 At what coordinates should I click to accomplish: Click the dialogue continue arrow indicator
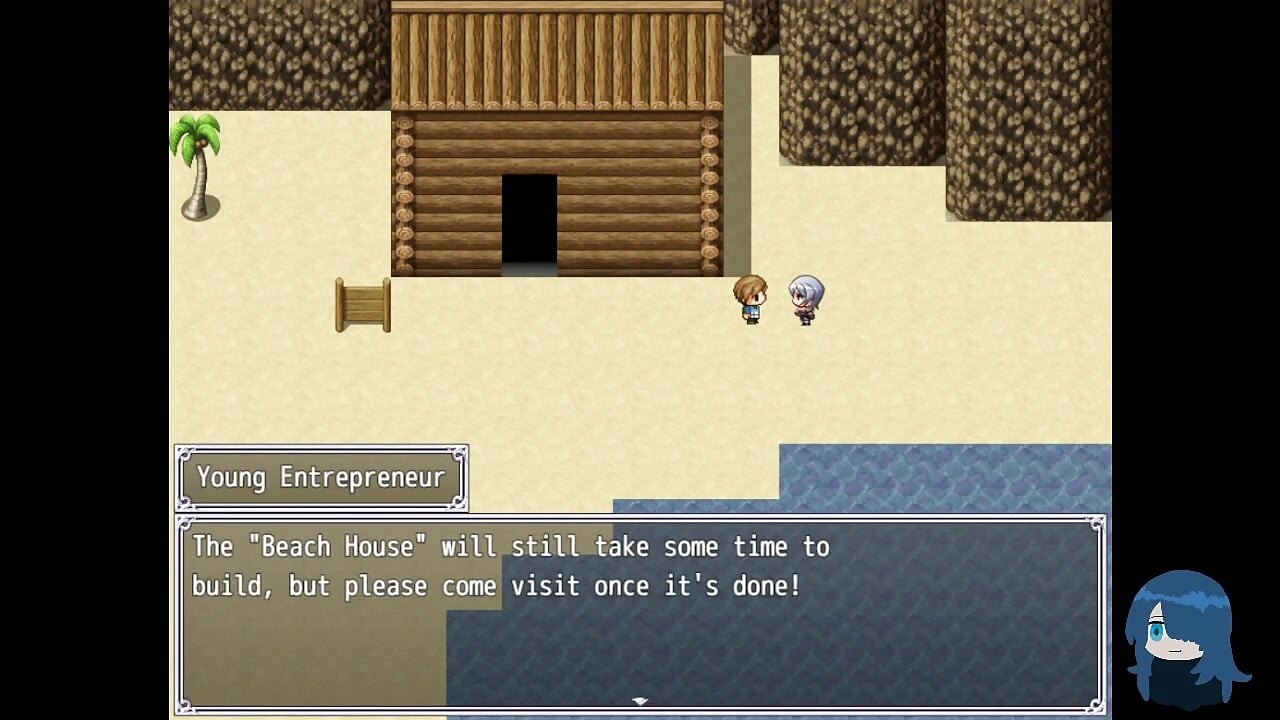640,702
